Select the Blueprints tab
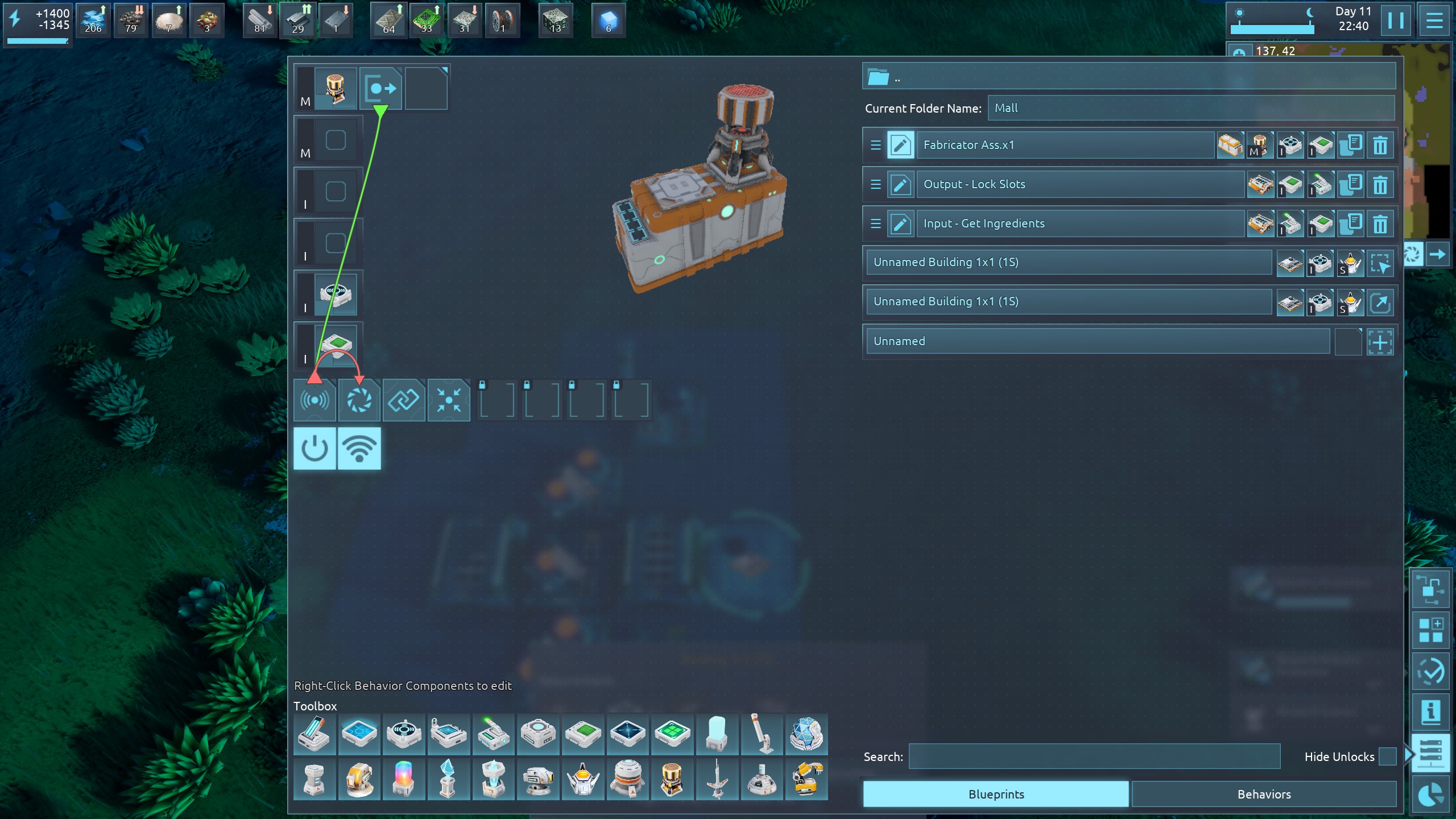1456x819 pixels. 996,794
